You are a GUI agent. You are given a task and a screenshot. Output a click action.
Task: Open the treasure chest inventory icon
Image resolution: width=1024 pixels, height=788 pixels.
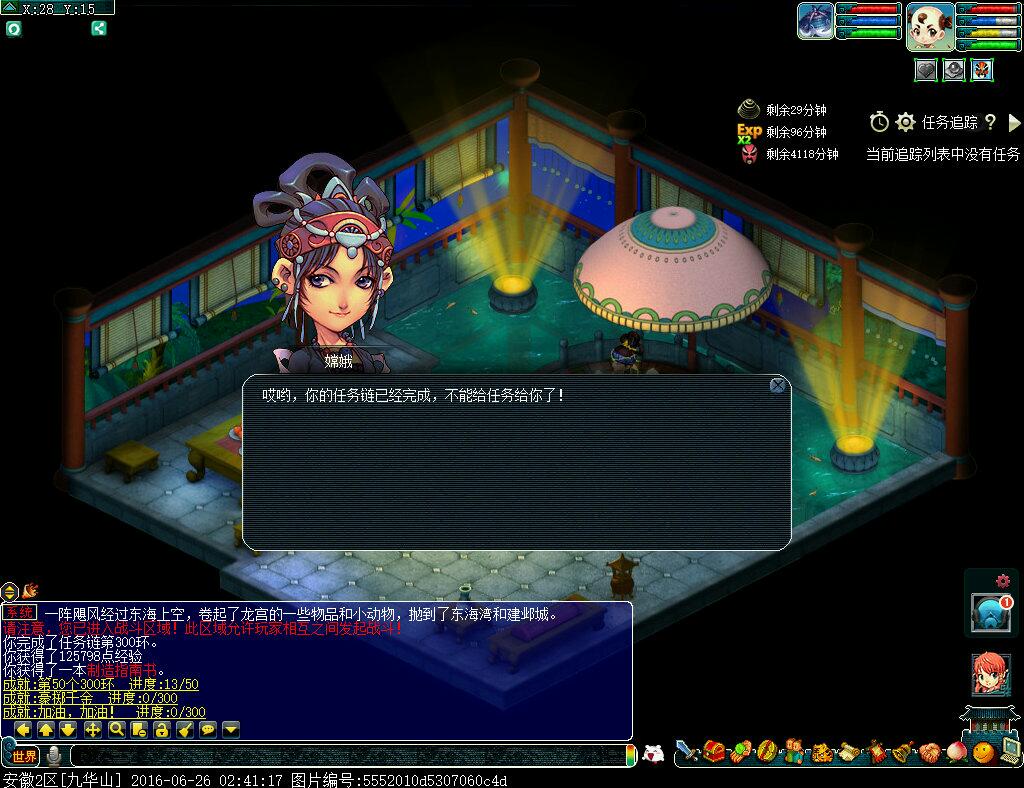[x=713, y=751]
